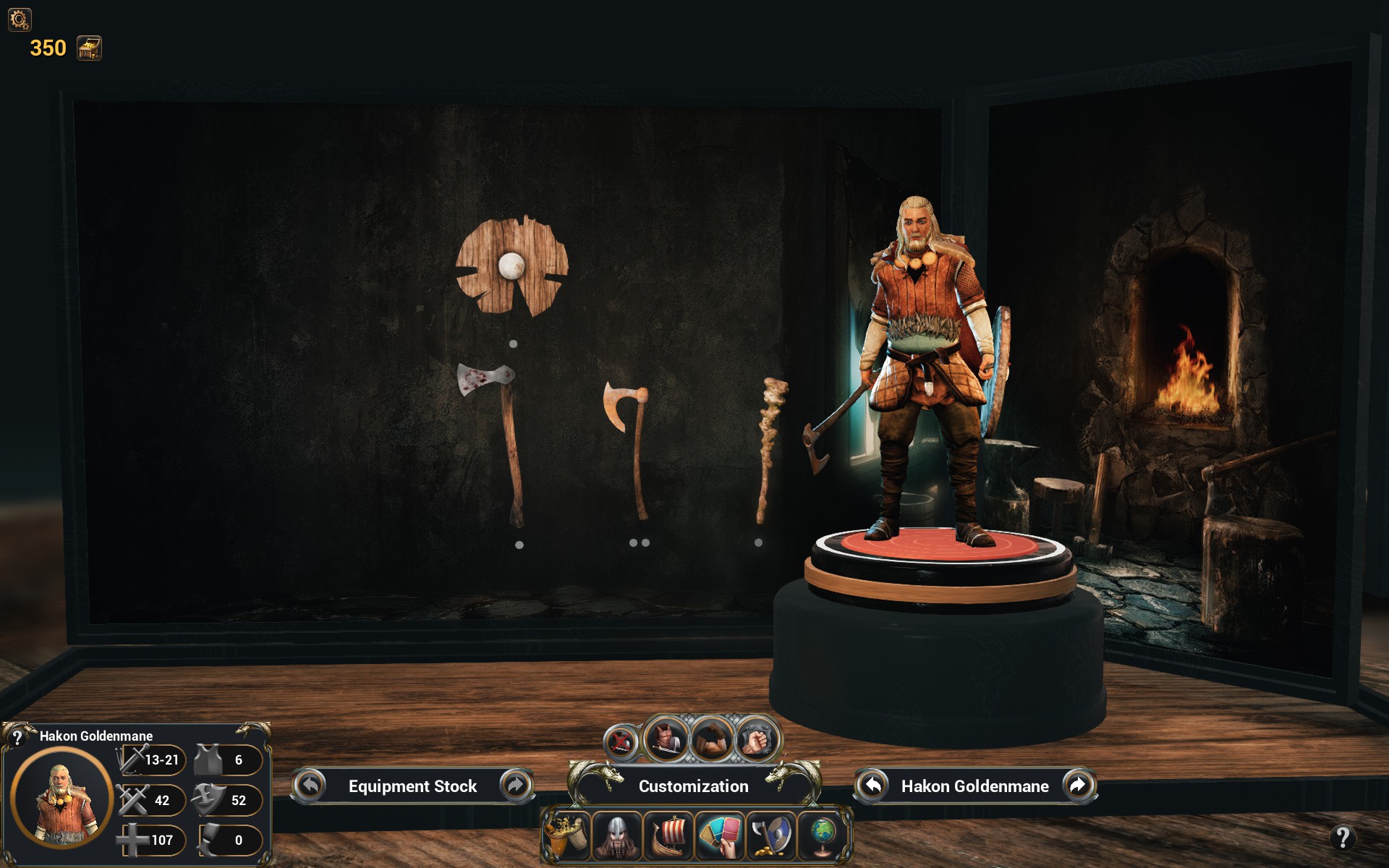
Task: Go to next Equipment Stock page
Action: 515,786
